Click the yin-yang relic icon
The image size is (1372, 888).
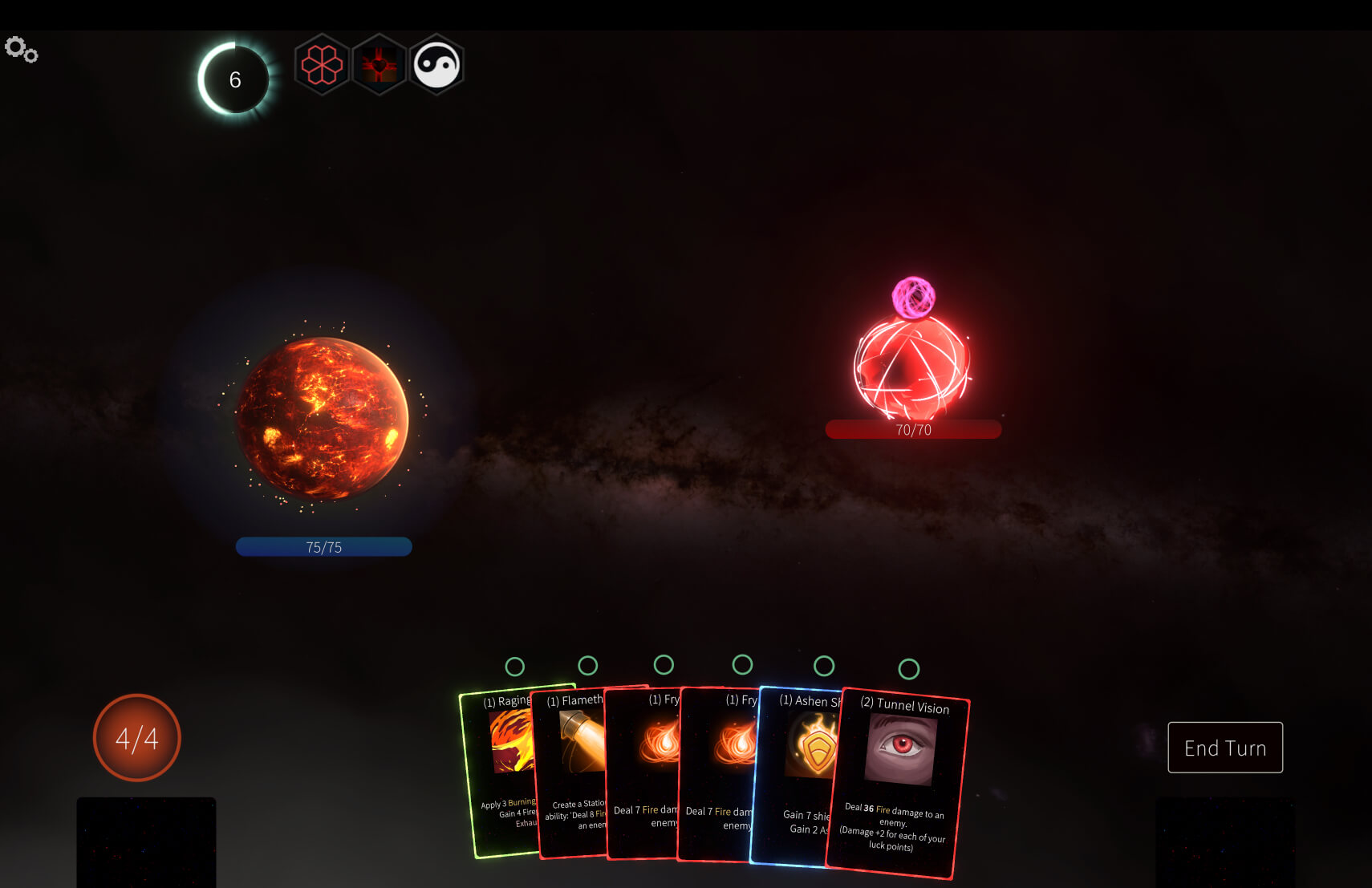pyautogui.click(x=437, y=64)
